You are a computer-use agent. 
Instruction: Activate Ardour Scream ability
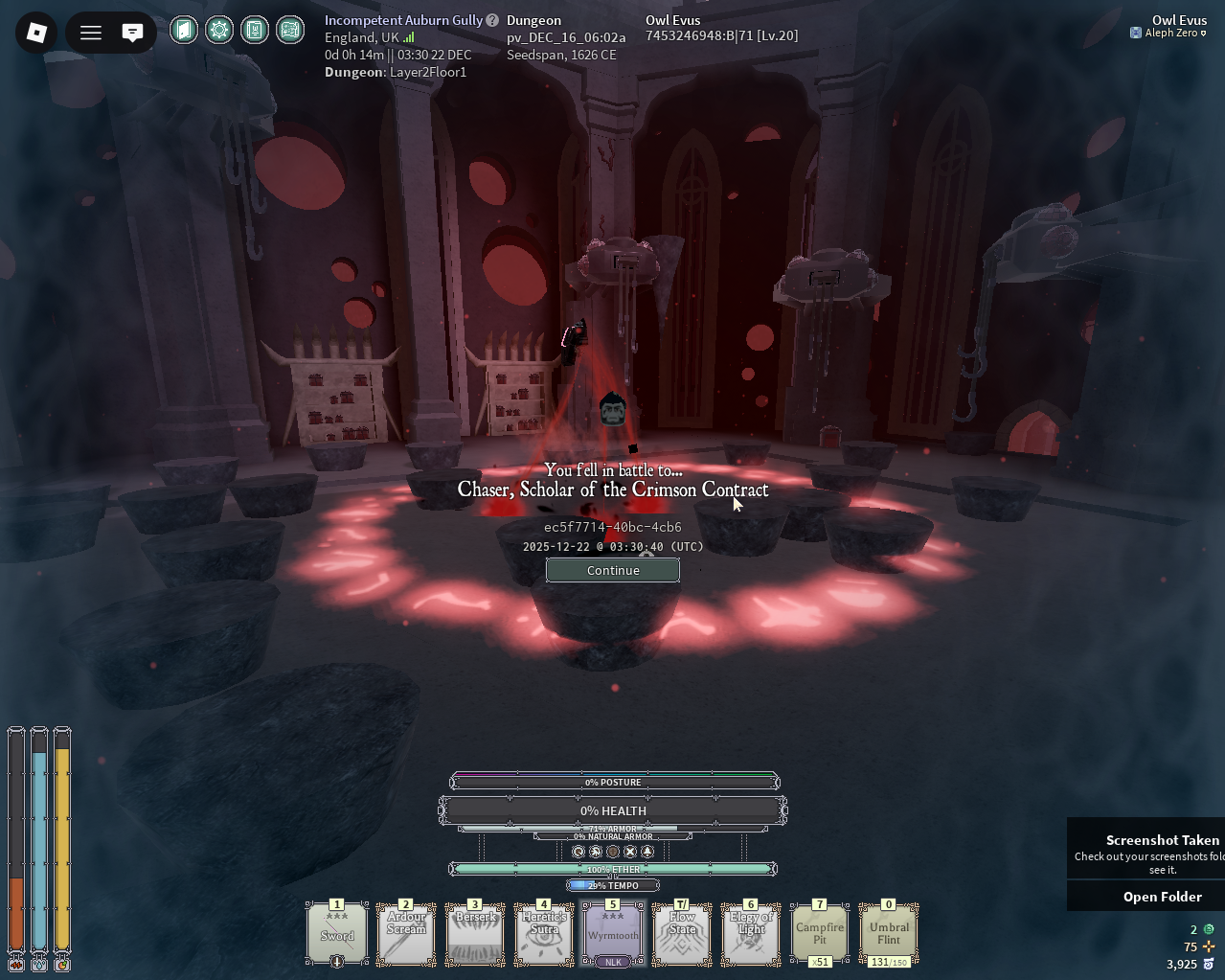point(406,933)
